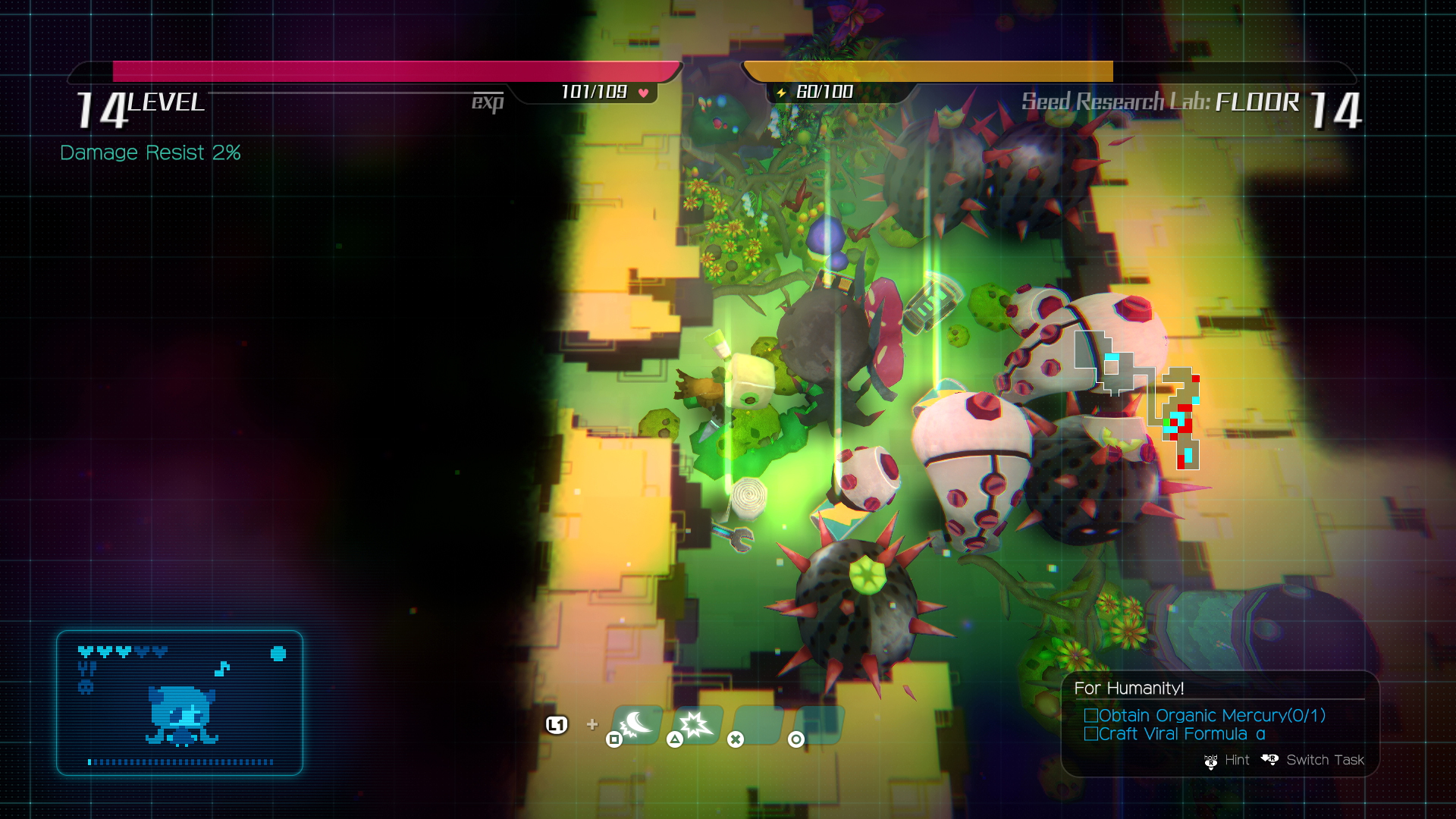Select the skull contamination icon in the pet panel
This screenshot has height=819, width=1456.
pos(86,686)
